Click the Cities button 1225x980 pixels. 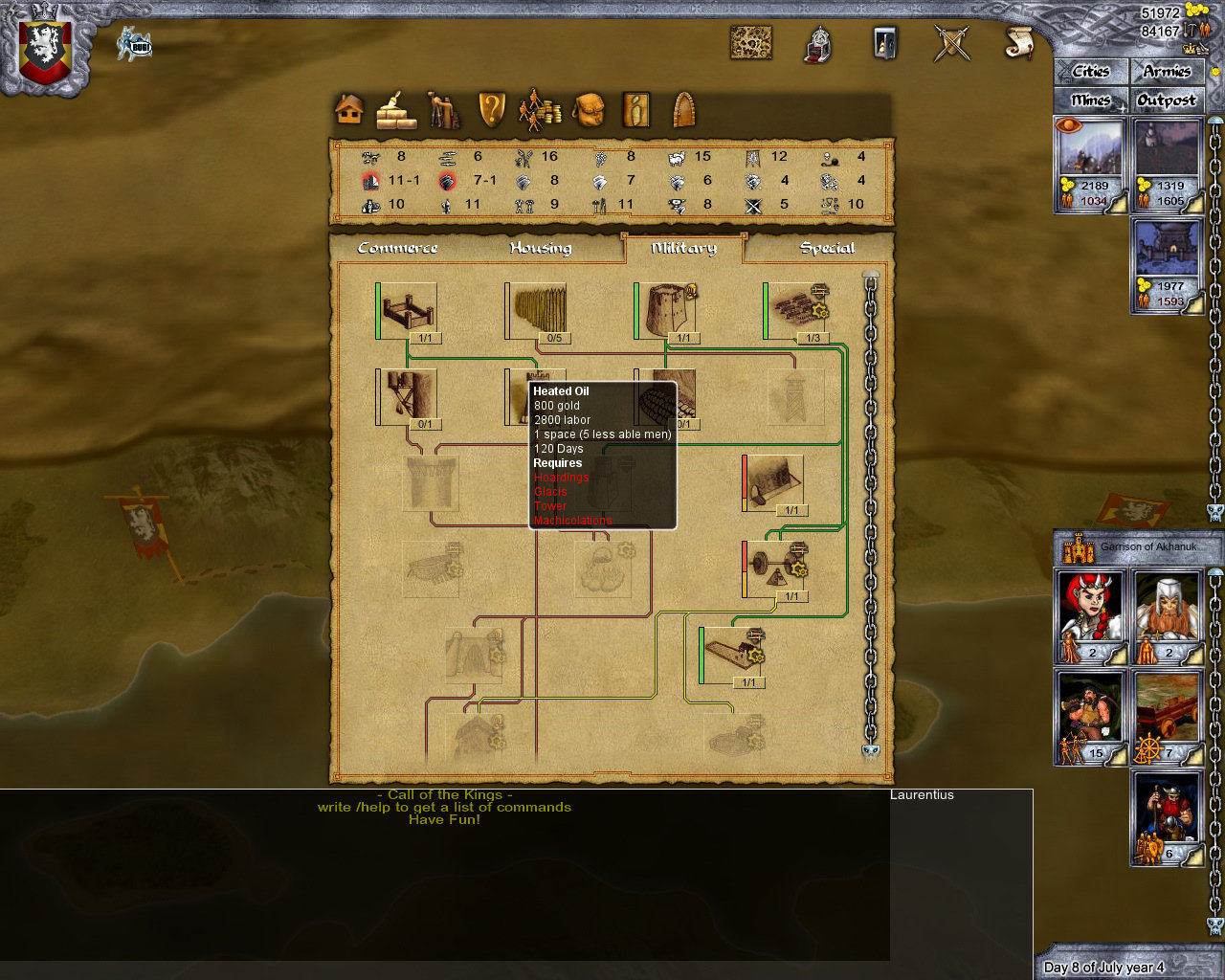[x=1090, y=71]
